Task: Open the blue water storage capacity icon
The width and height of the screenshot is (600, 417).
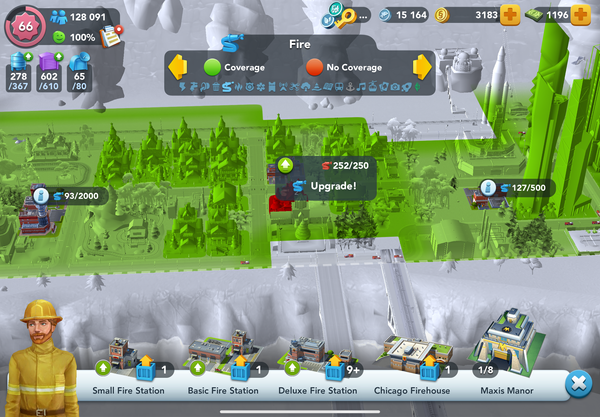Action: click(x=18, y=68)
